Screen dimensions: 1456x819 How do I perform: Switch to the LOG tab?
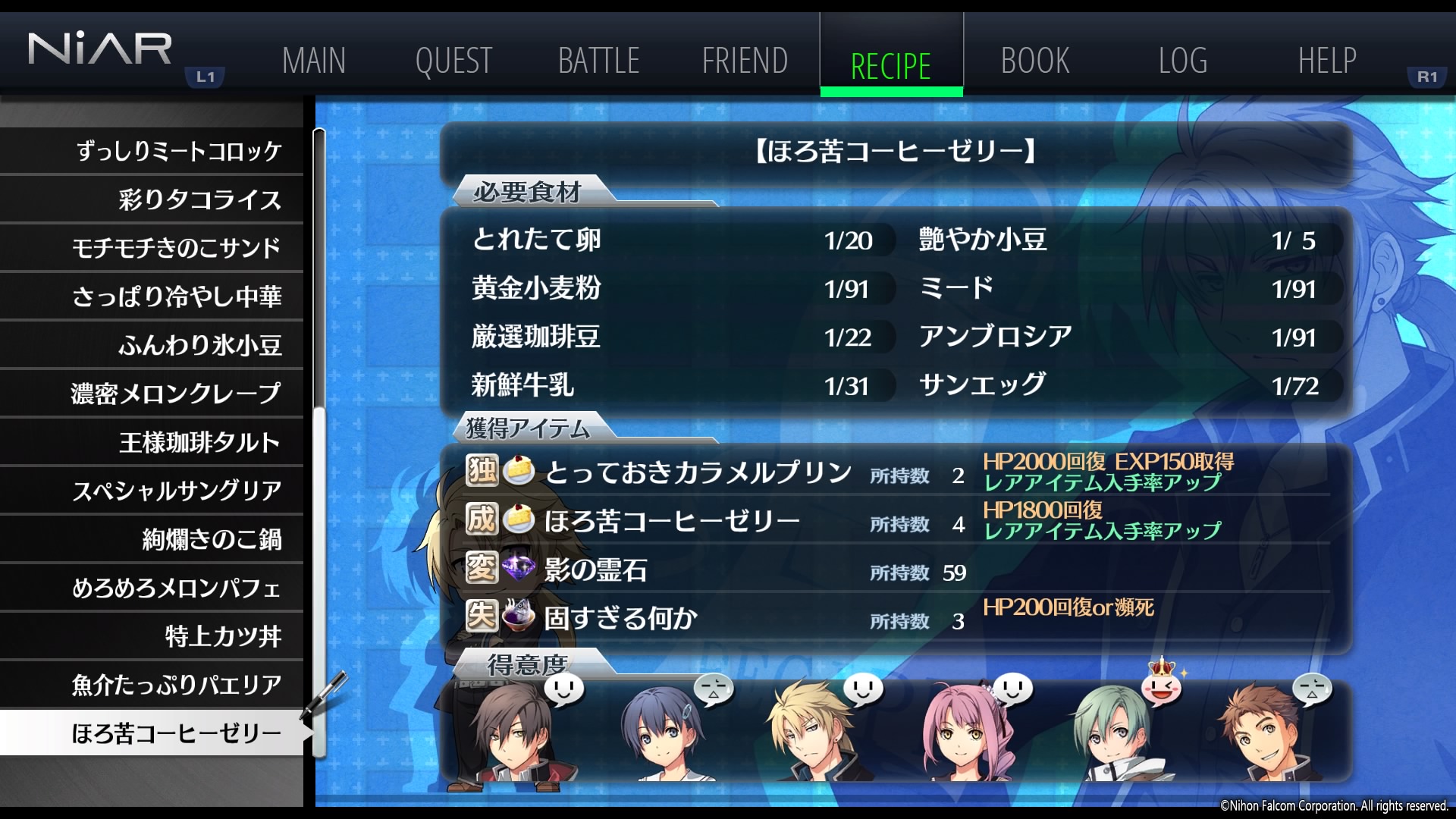point(1182,61)
